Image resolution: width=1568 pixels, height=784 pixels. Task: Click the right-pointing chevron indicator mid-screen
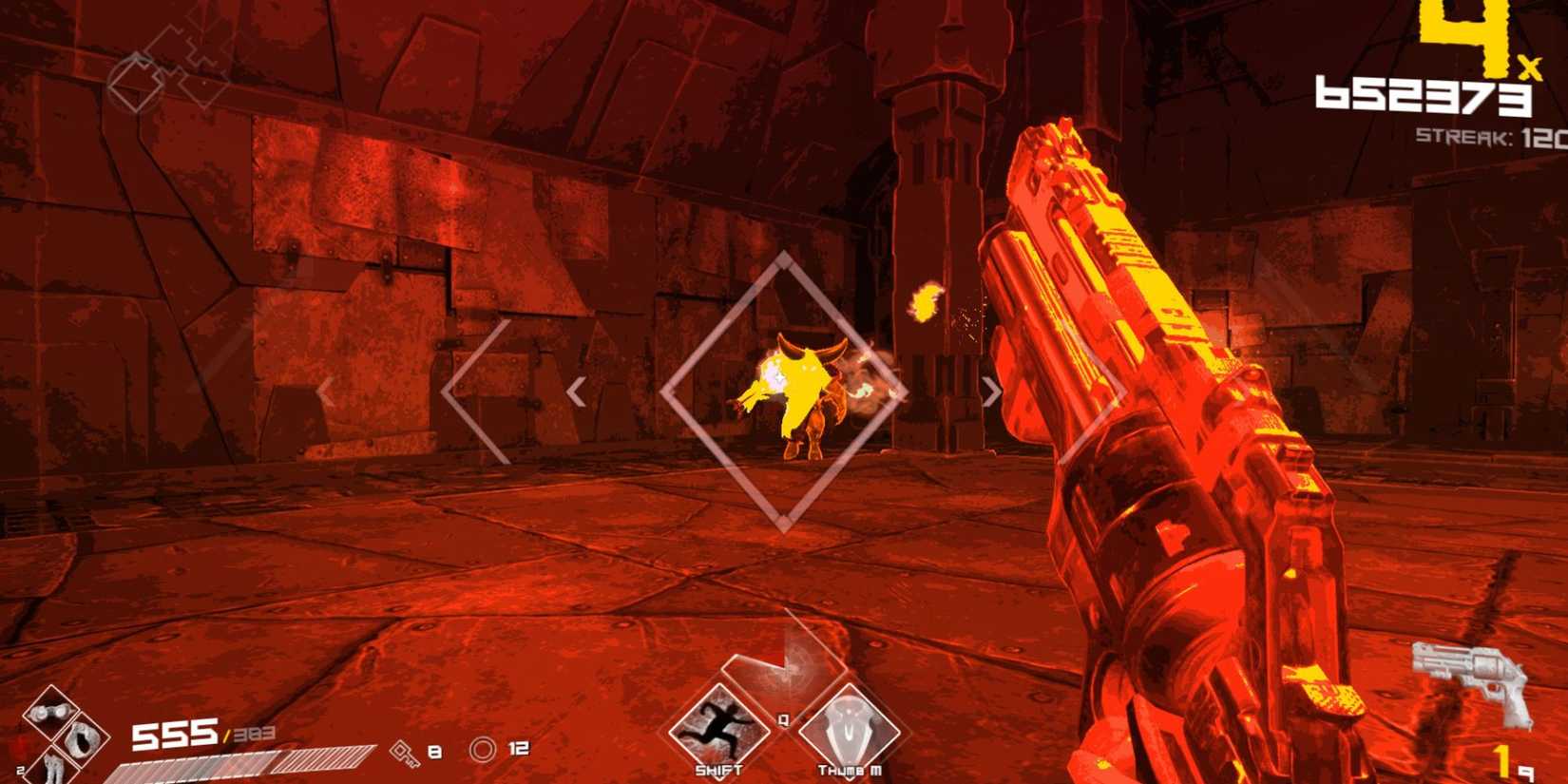coord(991,390)
